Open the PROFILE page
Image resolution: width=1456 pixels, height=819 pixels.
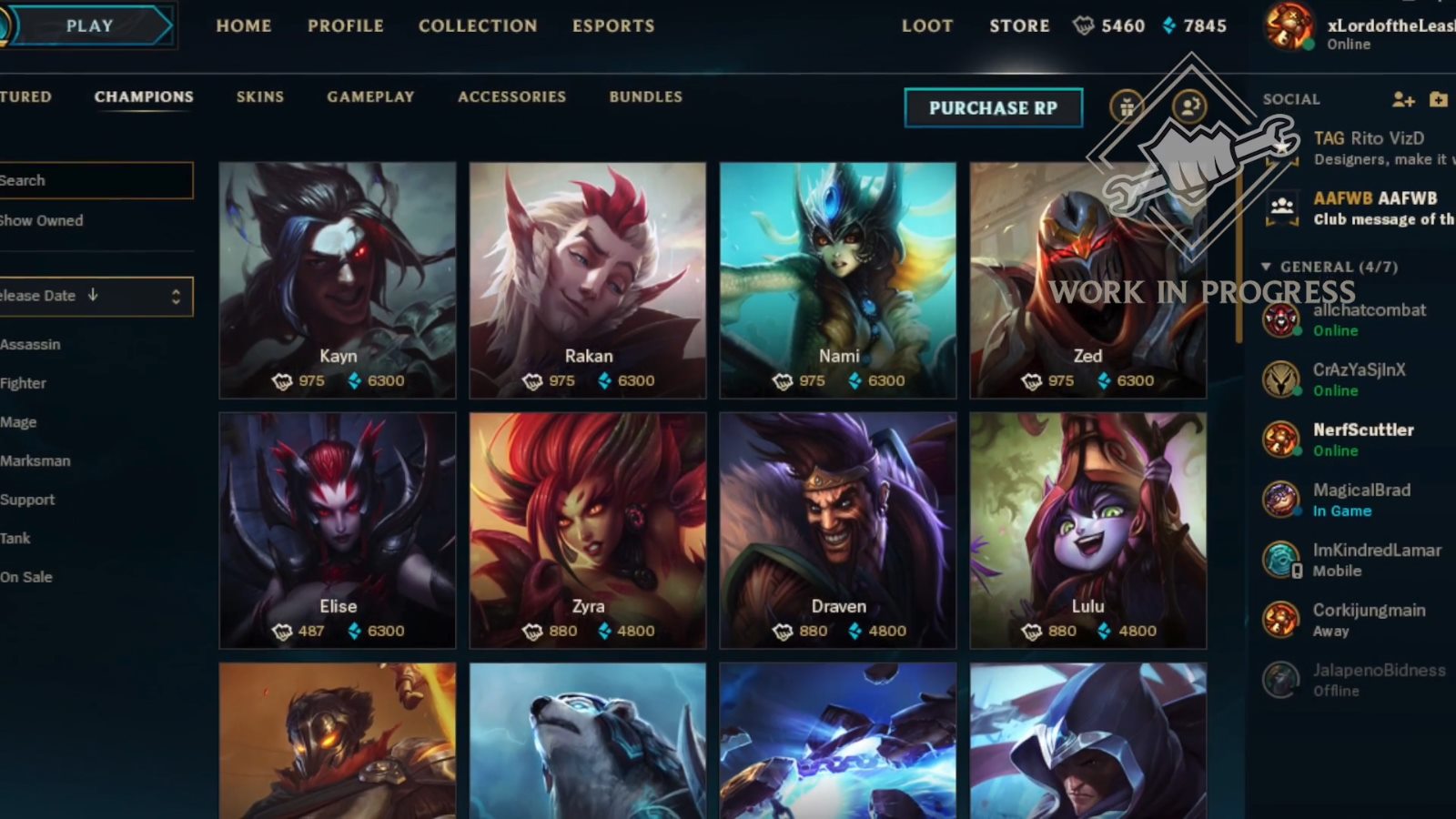click(345, 25)
